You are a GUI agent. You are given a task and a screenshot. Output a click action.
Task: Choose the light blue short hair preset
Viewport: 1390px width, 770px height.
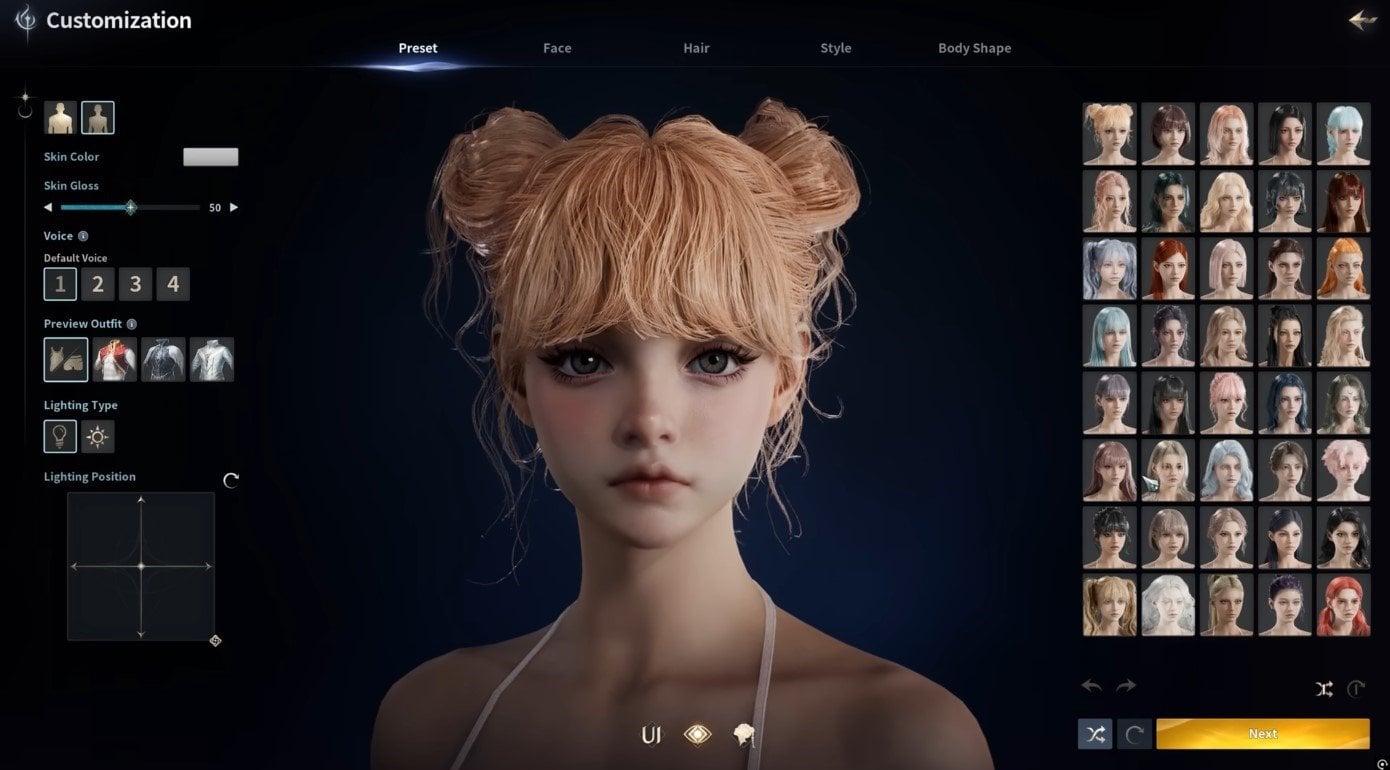[x=1342, y=134]
